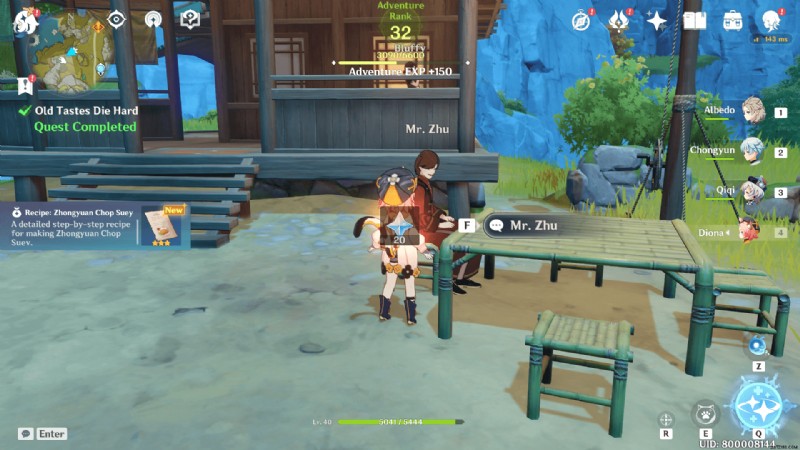The height and width of the screenshot is (450, 800).
Task: Open the events compass icon
Action: 582,20
